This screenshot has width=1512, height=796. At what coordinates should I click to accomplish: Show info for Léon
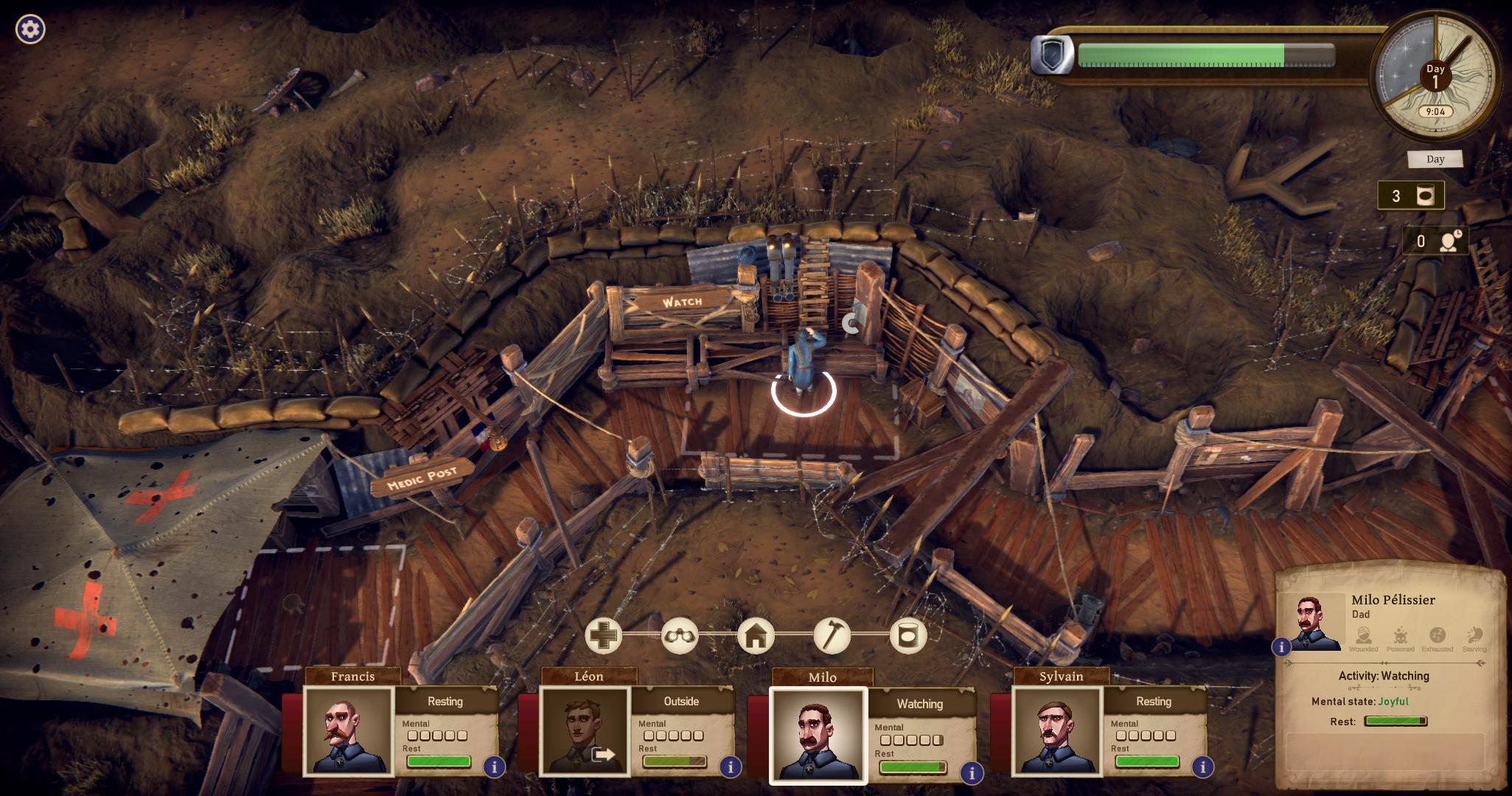tap(731, 767)
